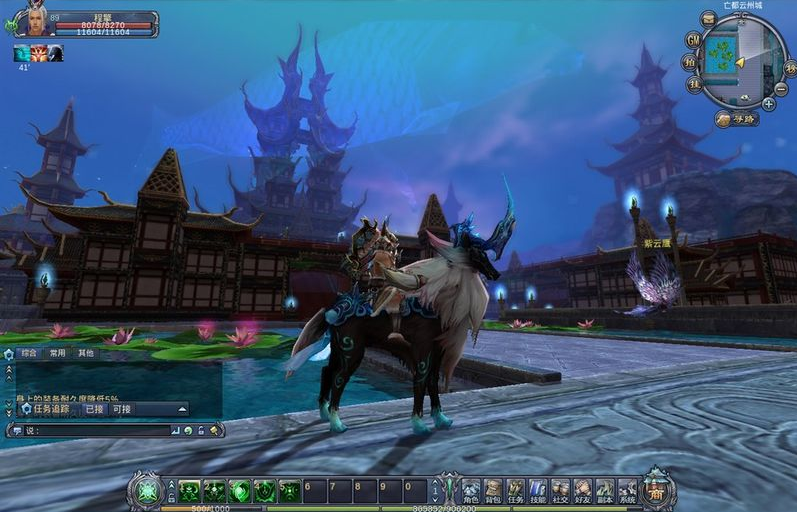Screen dimensions: 797x512
Task: Select the 综合 chat tab
Action: point(28,353)
